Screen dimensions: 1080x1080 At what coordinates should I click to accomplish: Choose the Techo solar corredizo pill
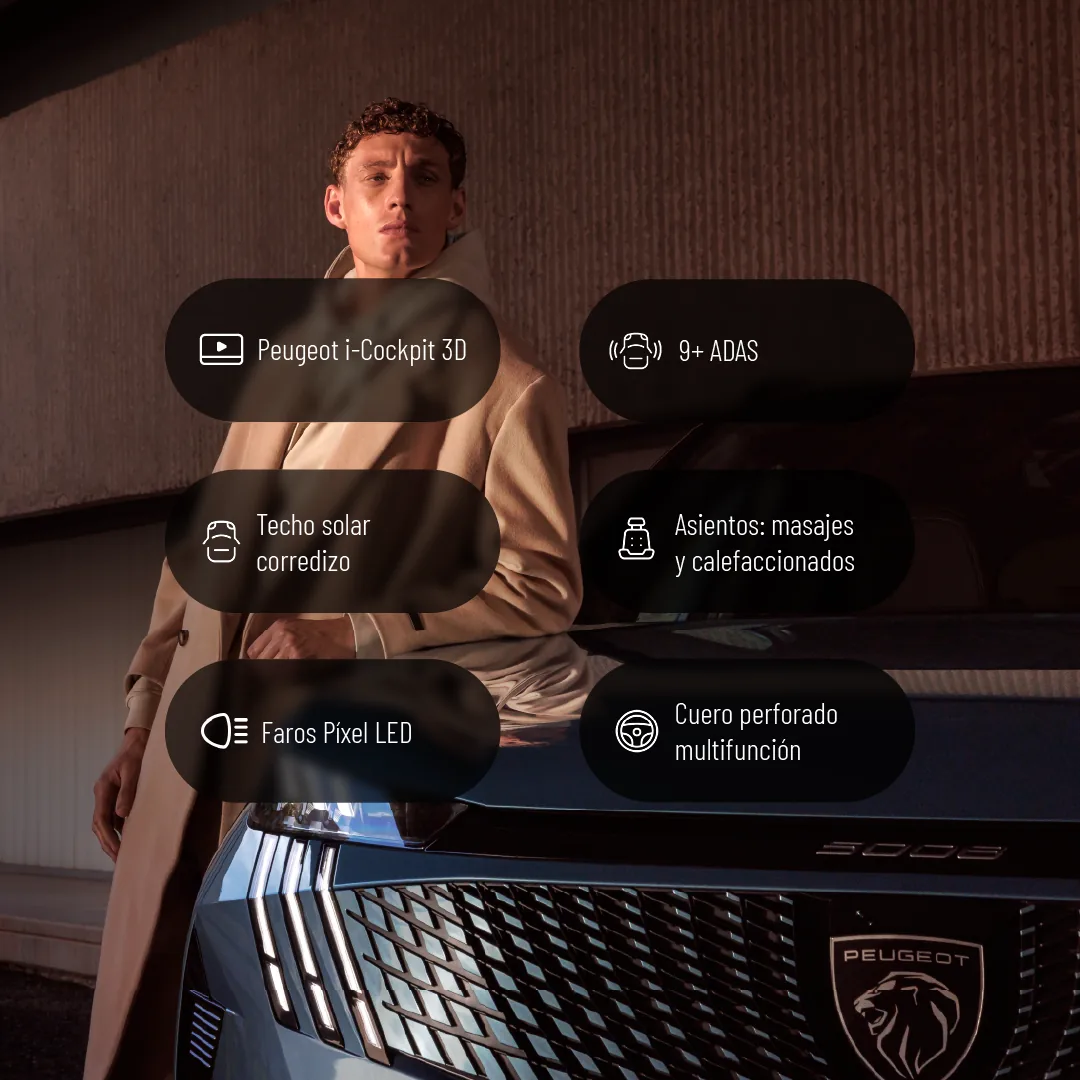(332, 542)
